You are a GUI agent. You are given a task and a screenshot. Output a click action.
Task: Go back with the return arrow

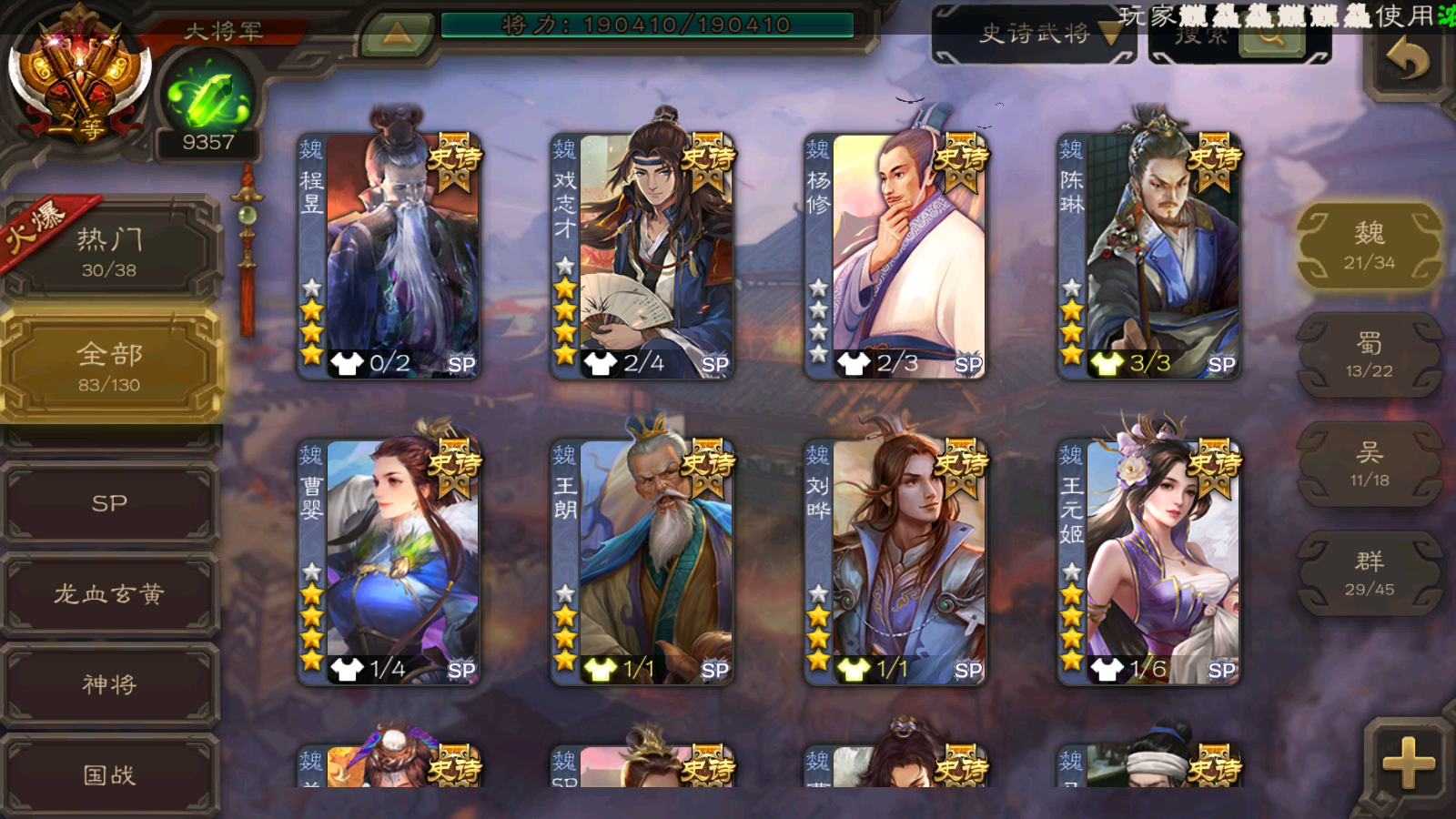pyautogui.click(x=1407, y=60)
